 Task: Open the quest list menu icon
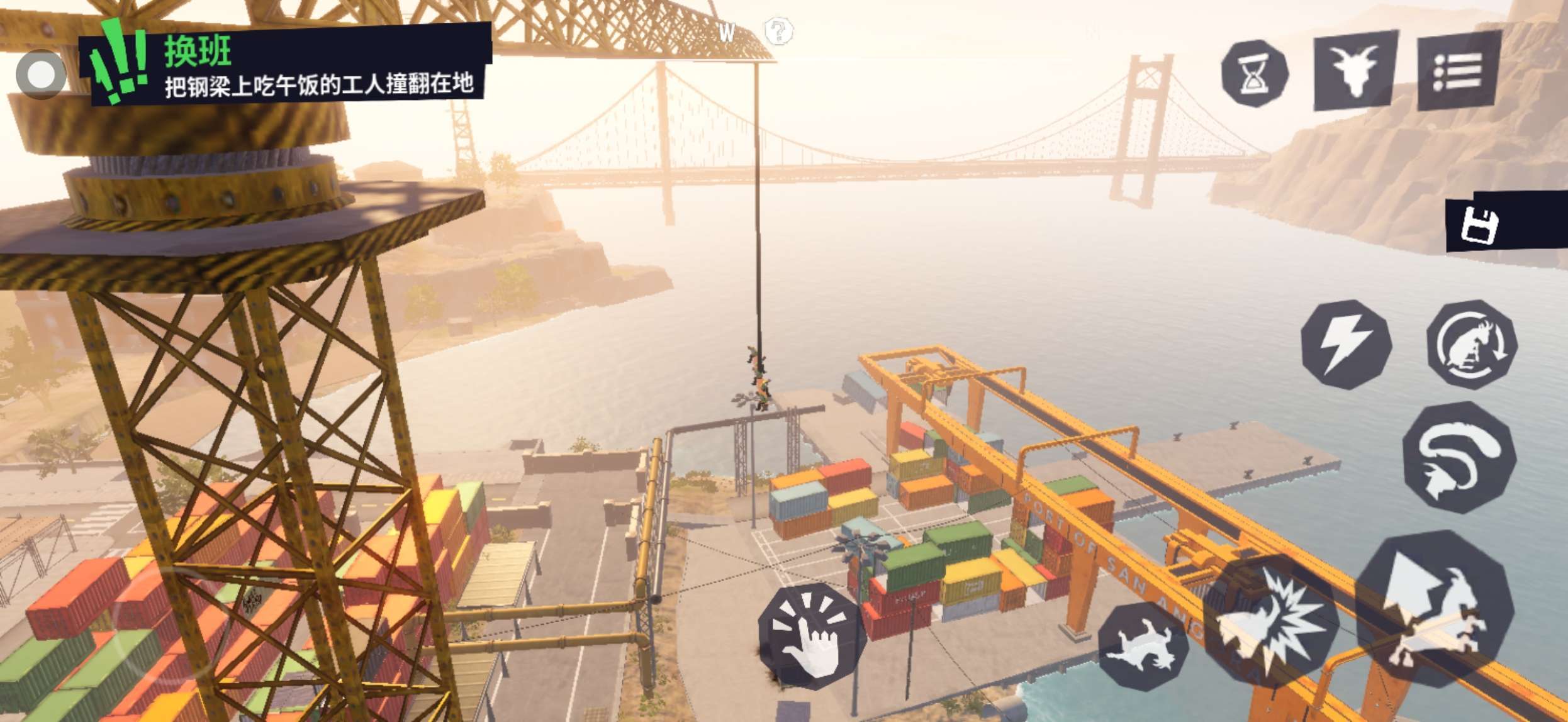pyautogui.click(x=1459, y=70)
